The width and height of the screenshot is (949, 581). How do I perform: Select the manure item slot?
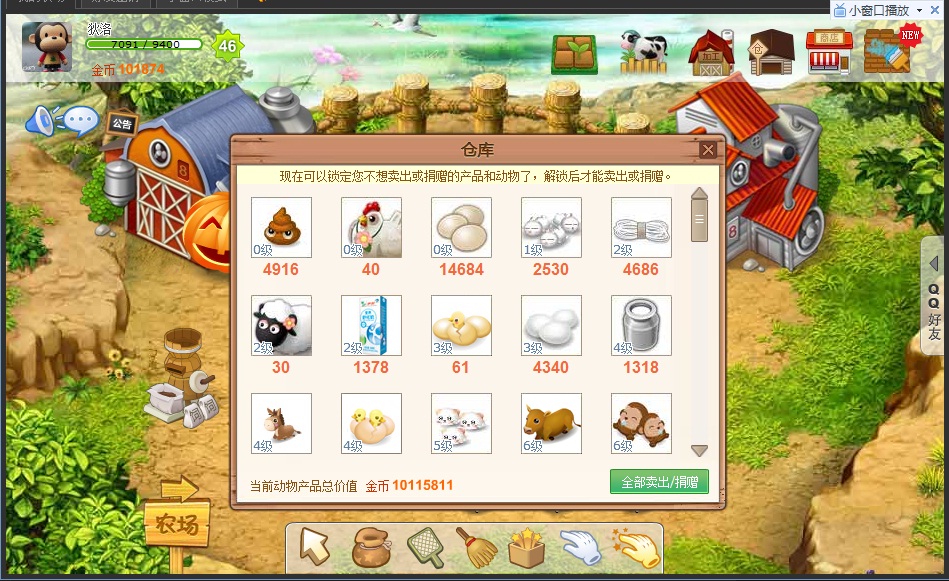click(281, 227)
